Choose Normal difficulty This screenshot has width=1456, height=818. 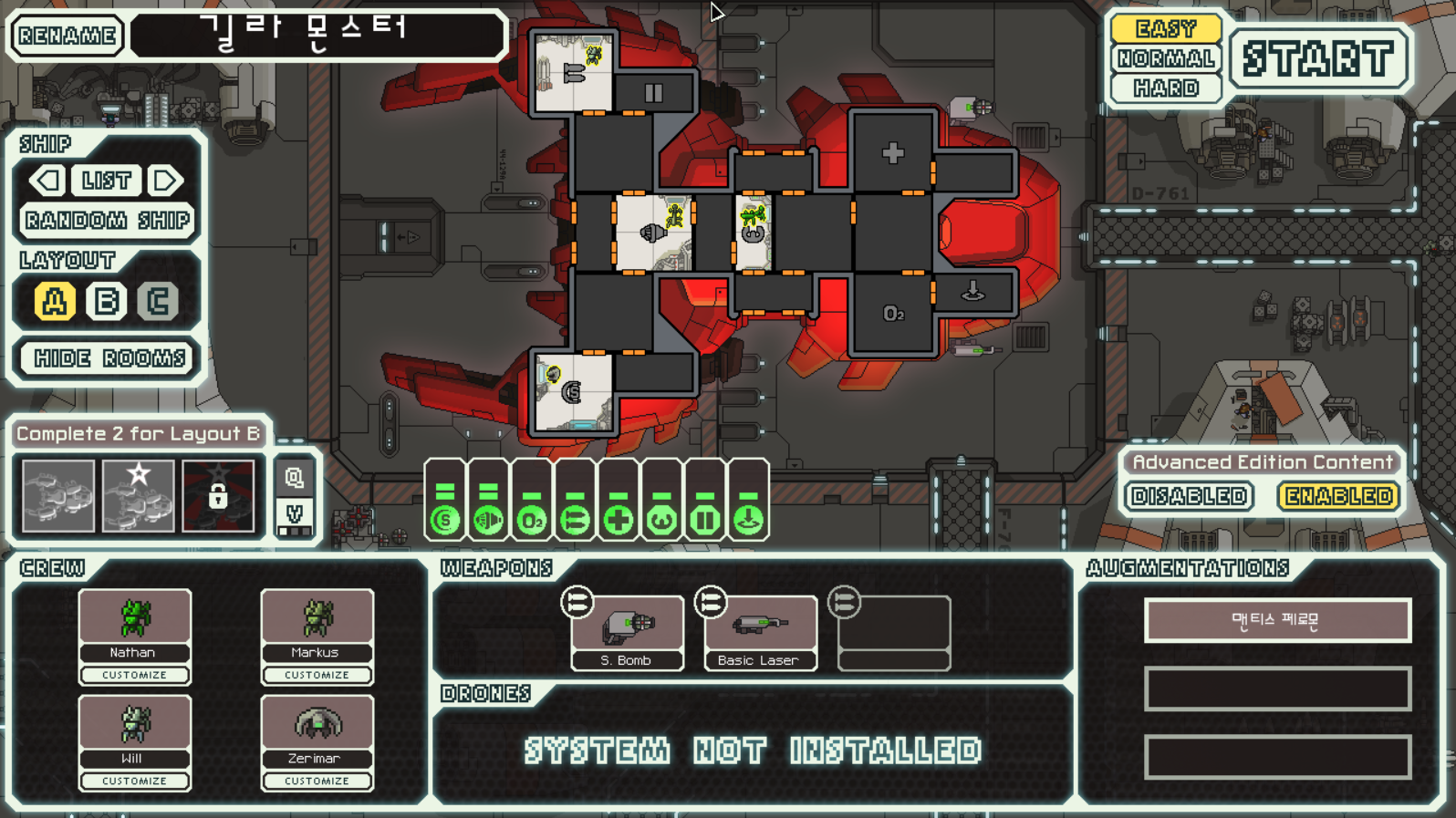1166,58
